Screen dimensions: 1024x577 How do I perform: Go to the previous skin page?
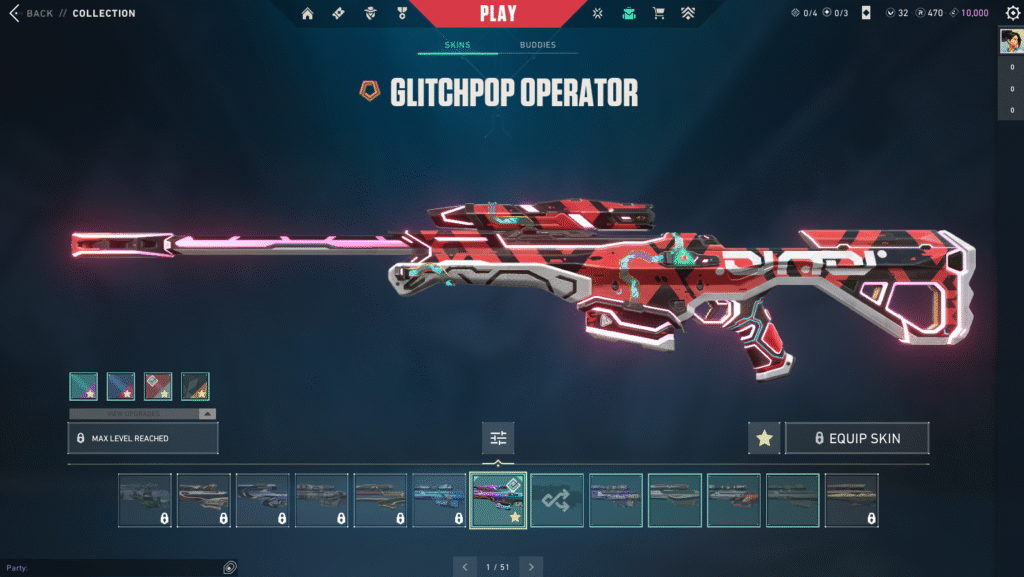465,567
